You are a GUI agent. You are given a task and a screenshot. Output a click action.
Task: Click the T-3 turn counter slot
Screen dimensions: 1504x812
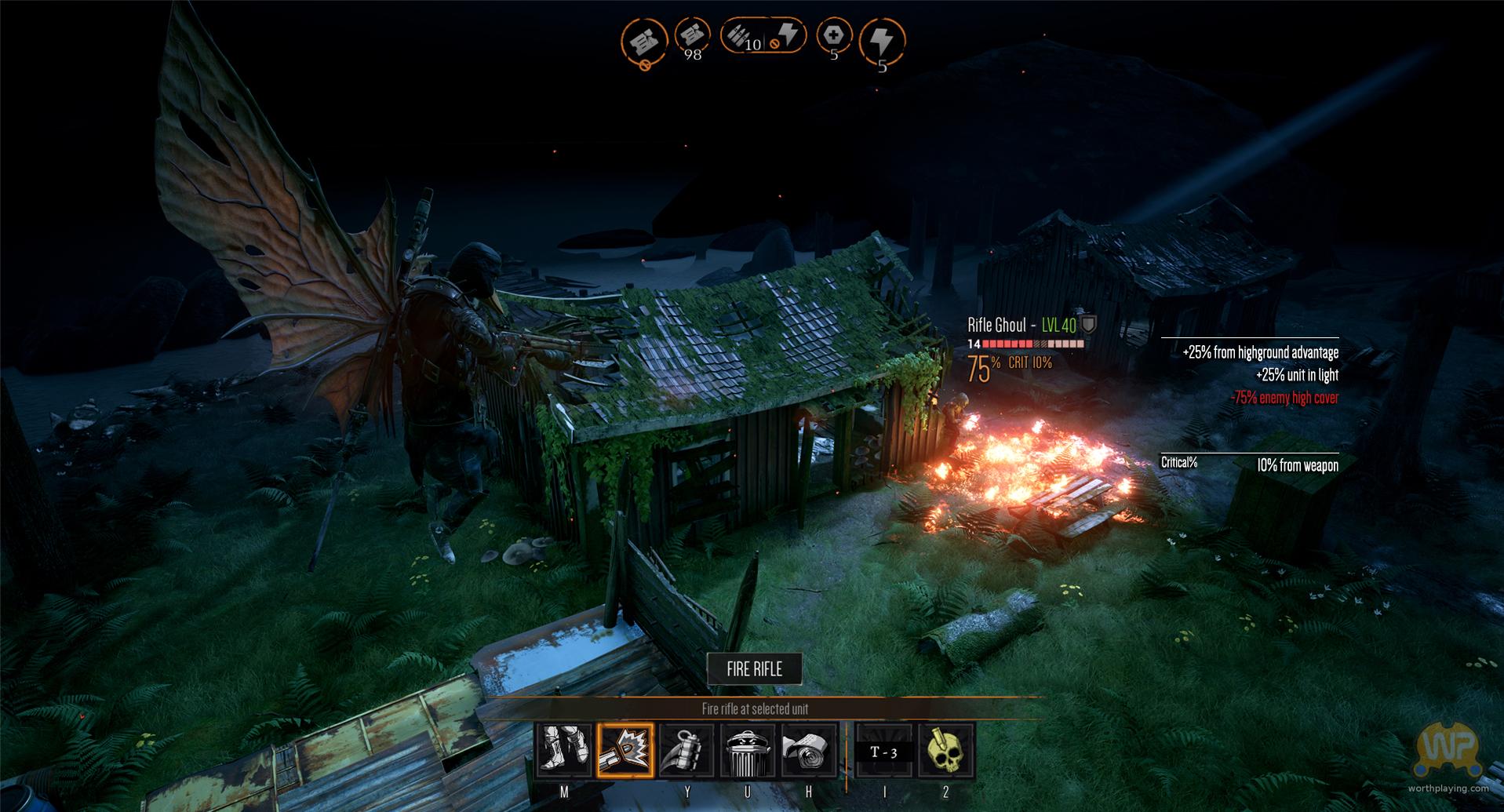point(884,752)
